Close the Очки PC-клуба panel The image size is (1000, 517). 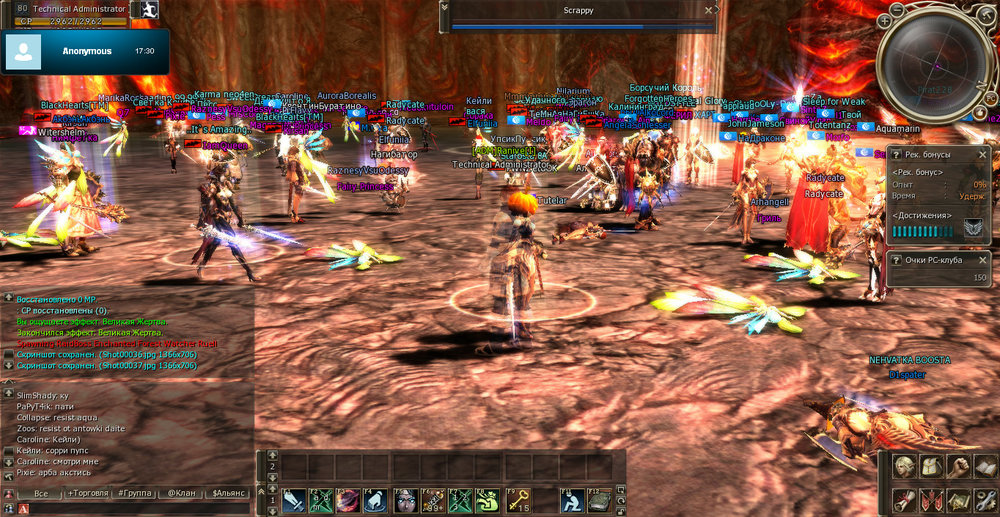point(983,260)
